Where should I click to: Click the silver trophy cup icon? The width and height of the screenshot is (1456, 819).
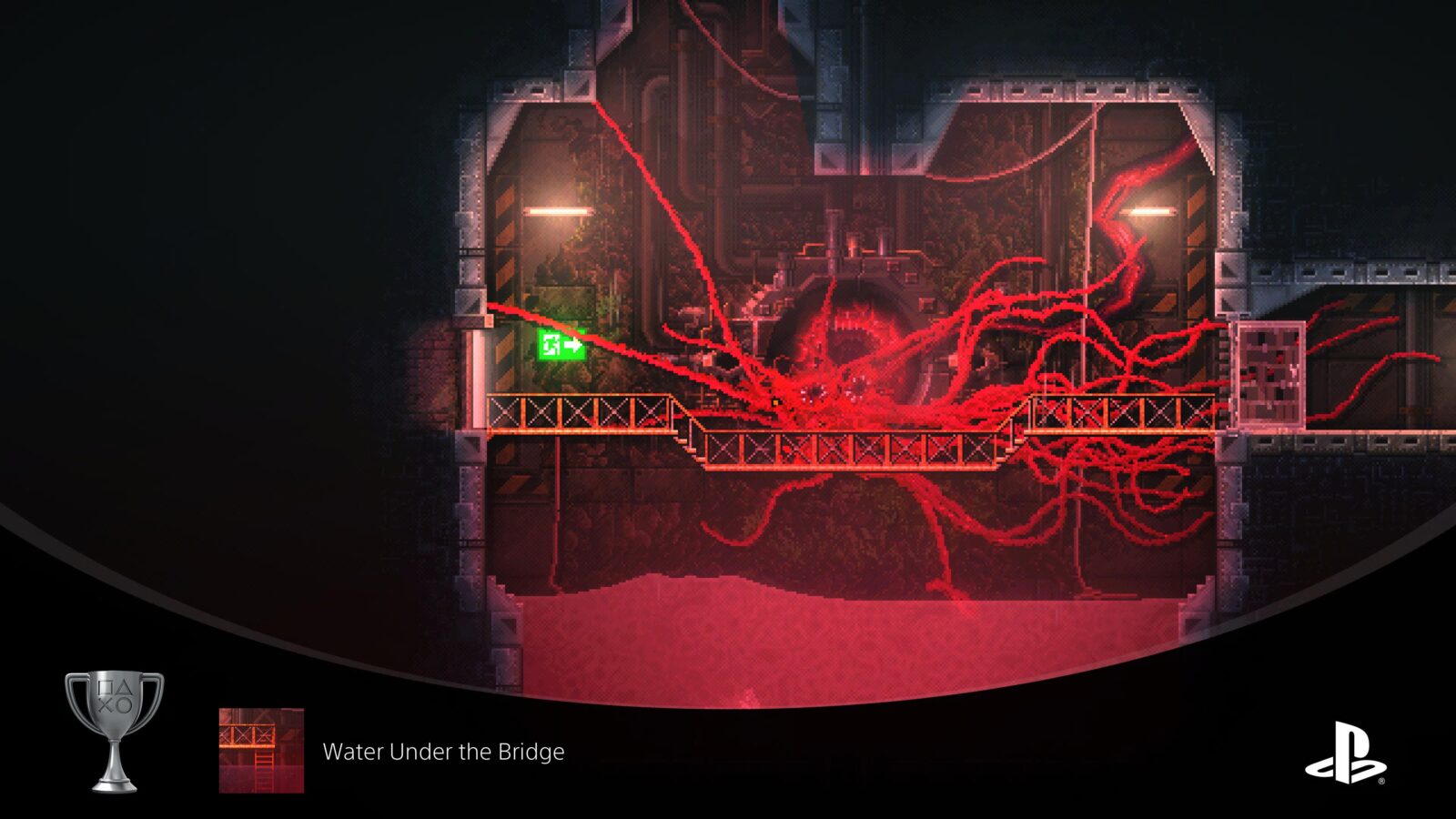(115, 731)
